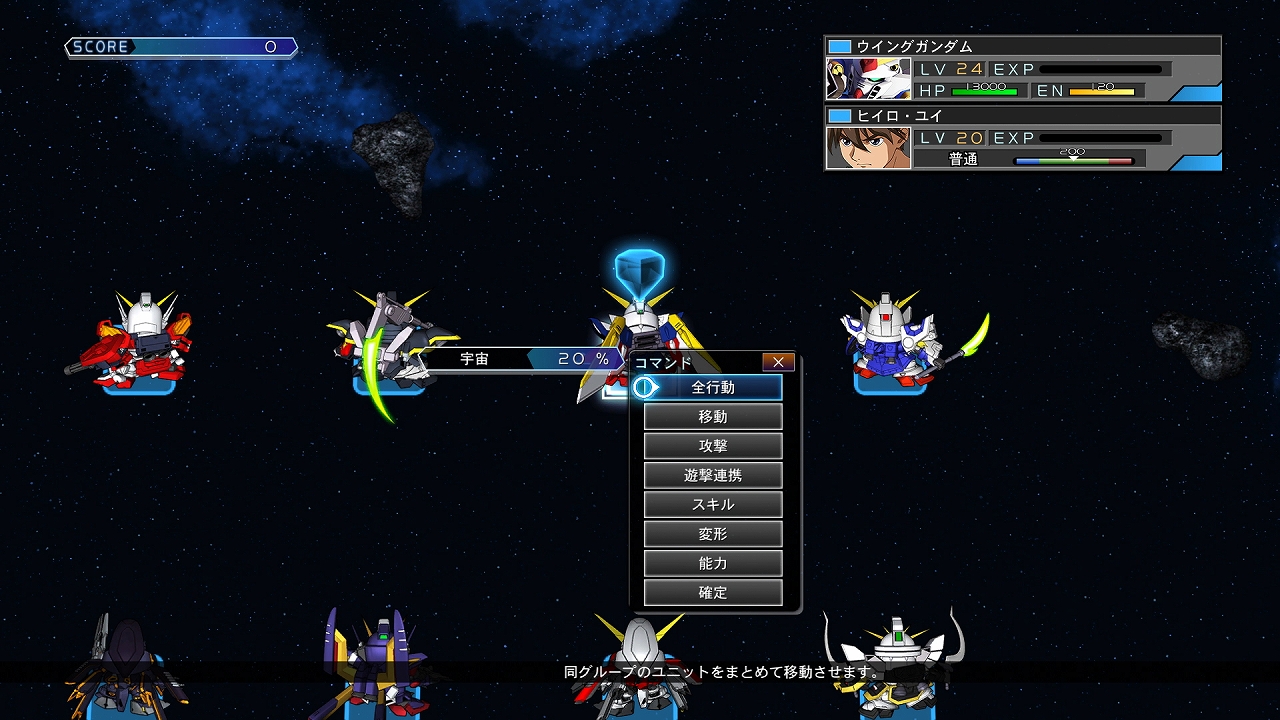Choose the 移動 command entry
The height and width of the screenshot is (720, 1280).
tap(714, 416)
